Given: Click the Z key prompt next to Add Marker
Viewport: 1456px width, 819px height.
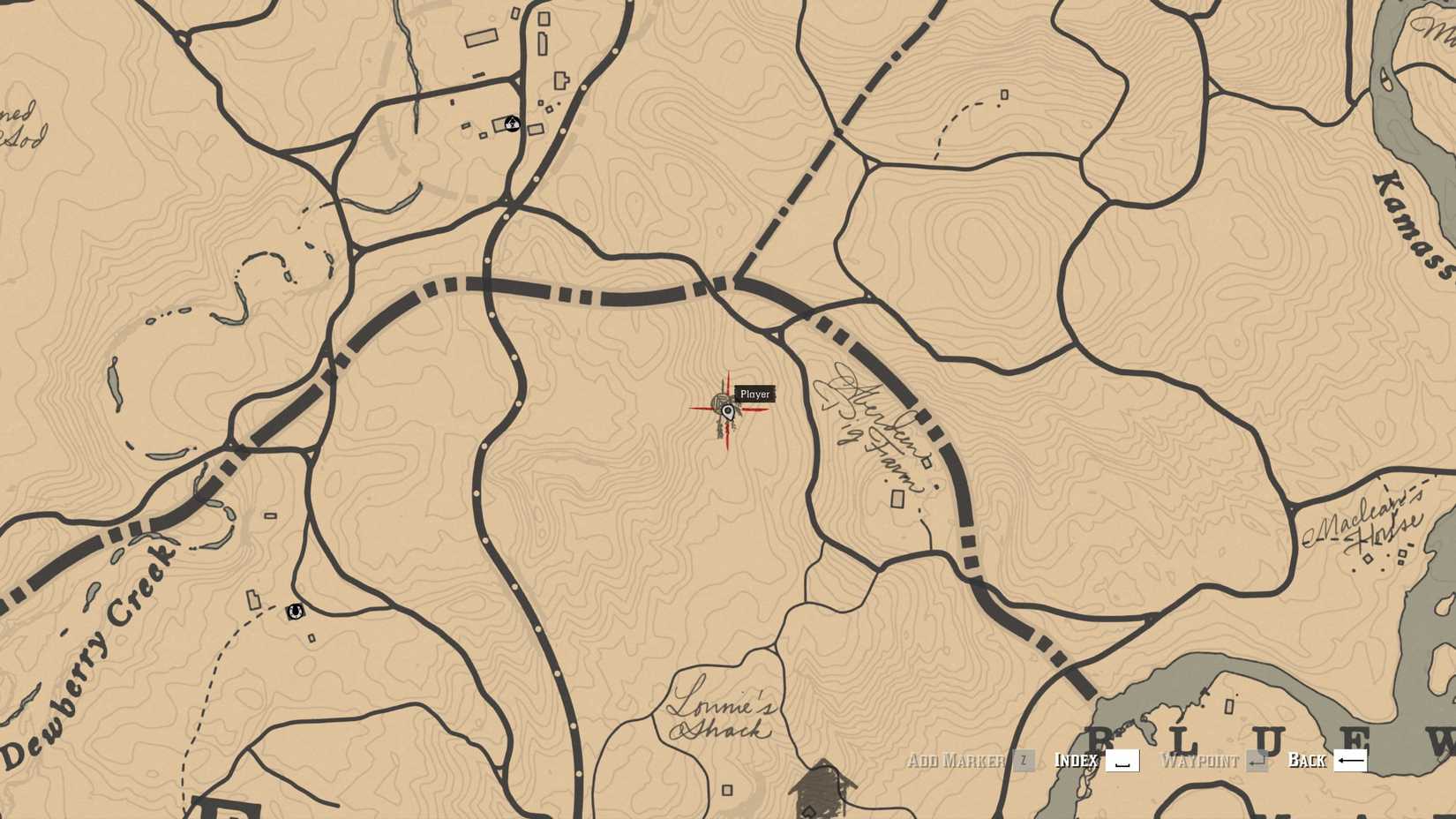Looking at the screenshot, I should coord(1024,760).
